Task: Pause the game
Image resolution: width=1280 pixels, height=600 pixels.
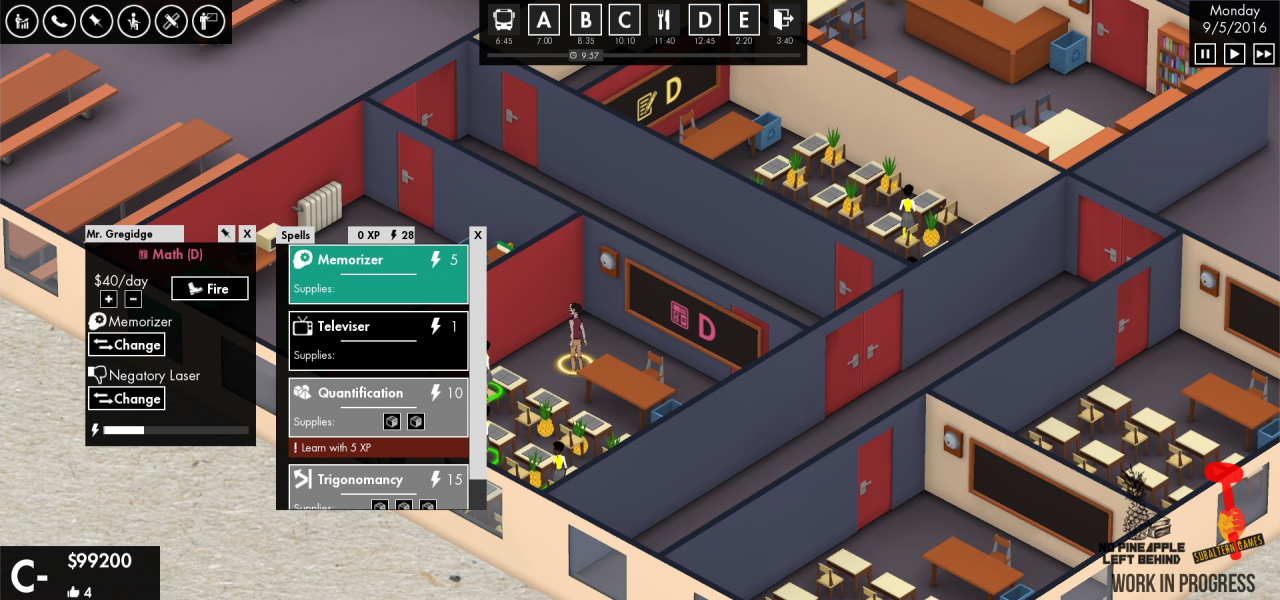Action: pos(1206,53)
